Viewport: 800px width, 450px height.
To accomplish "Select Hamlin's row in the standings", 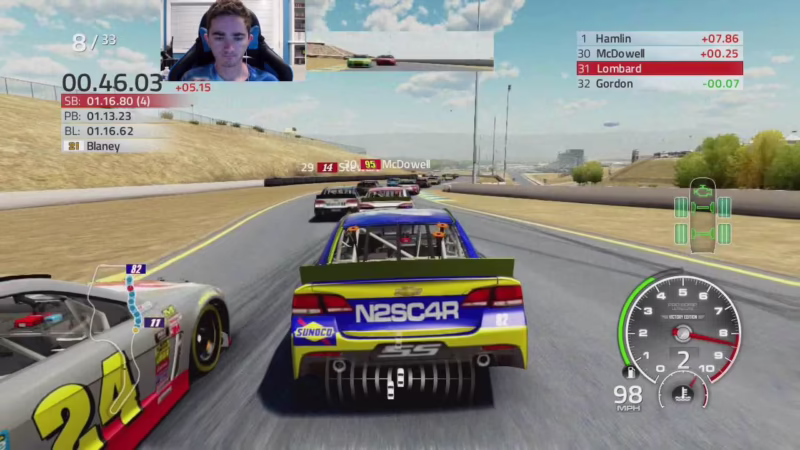I will (x=659, y=38).
